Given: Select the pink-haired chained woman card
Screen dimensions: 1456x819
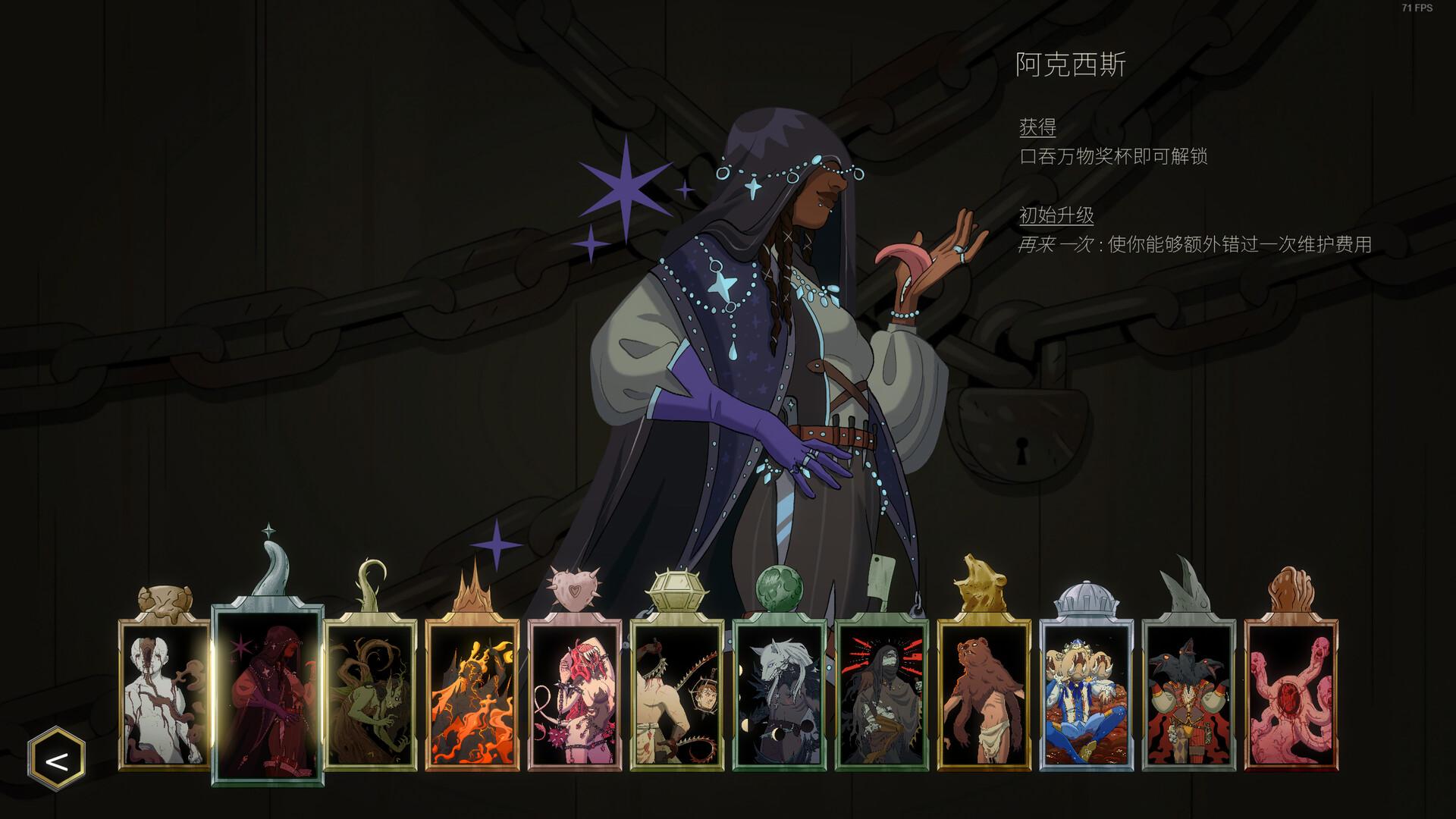Looking at the screenshot, I should [x=575, y=694].
